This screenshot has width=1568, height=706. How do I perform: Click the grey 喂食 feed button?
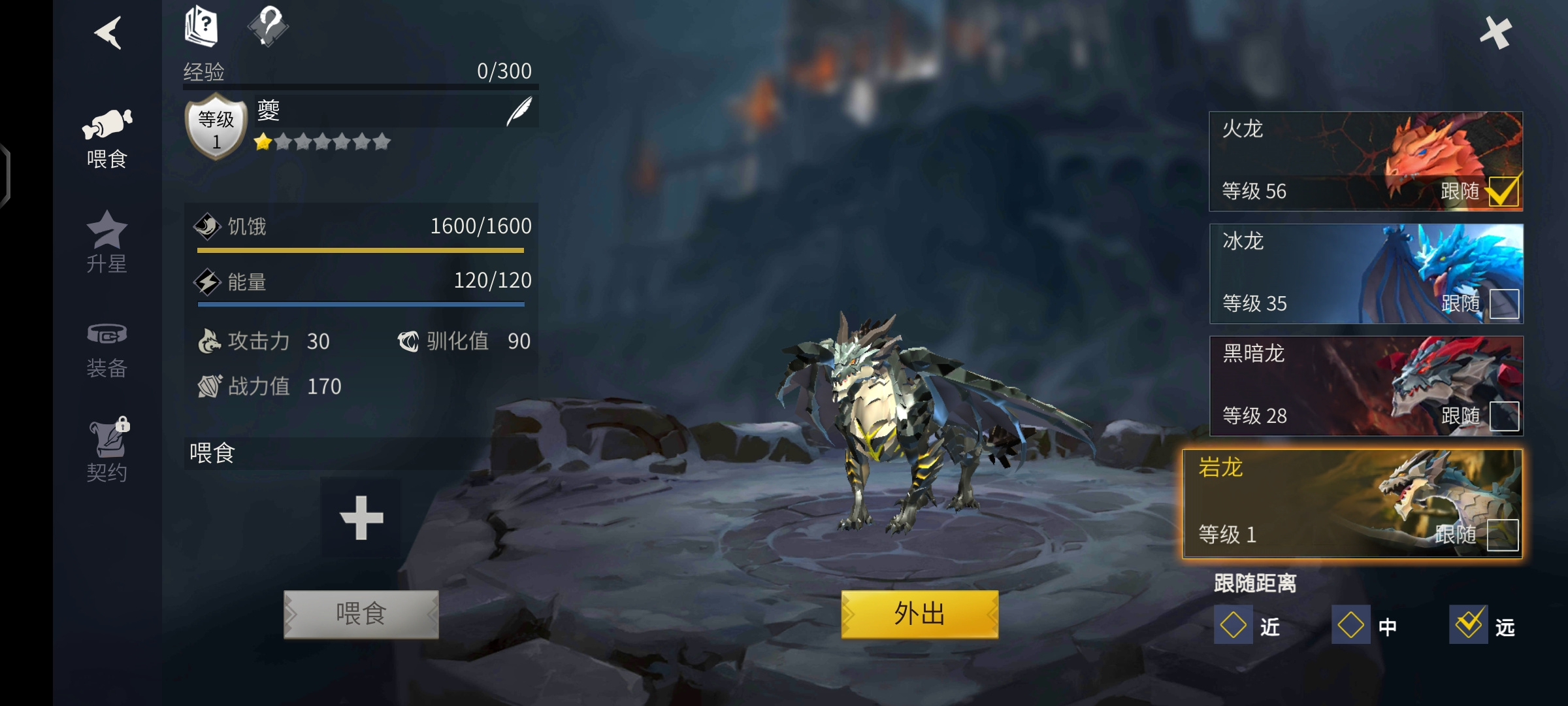click(361, 614)
